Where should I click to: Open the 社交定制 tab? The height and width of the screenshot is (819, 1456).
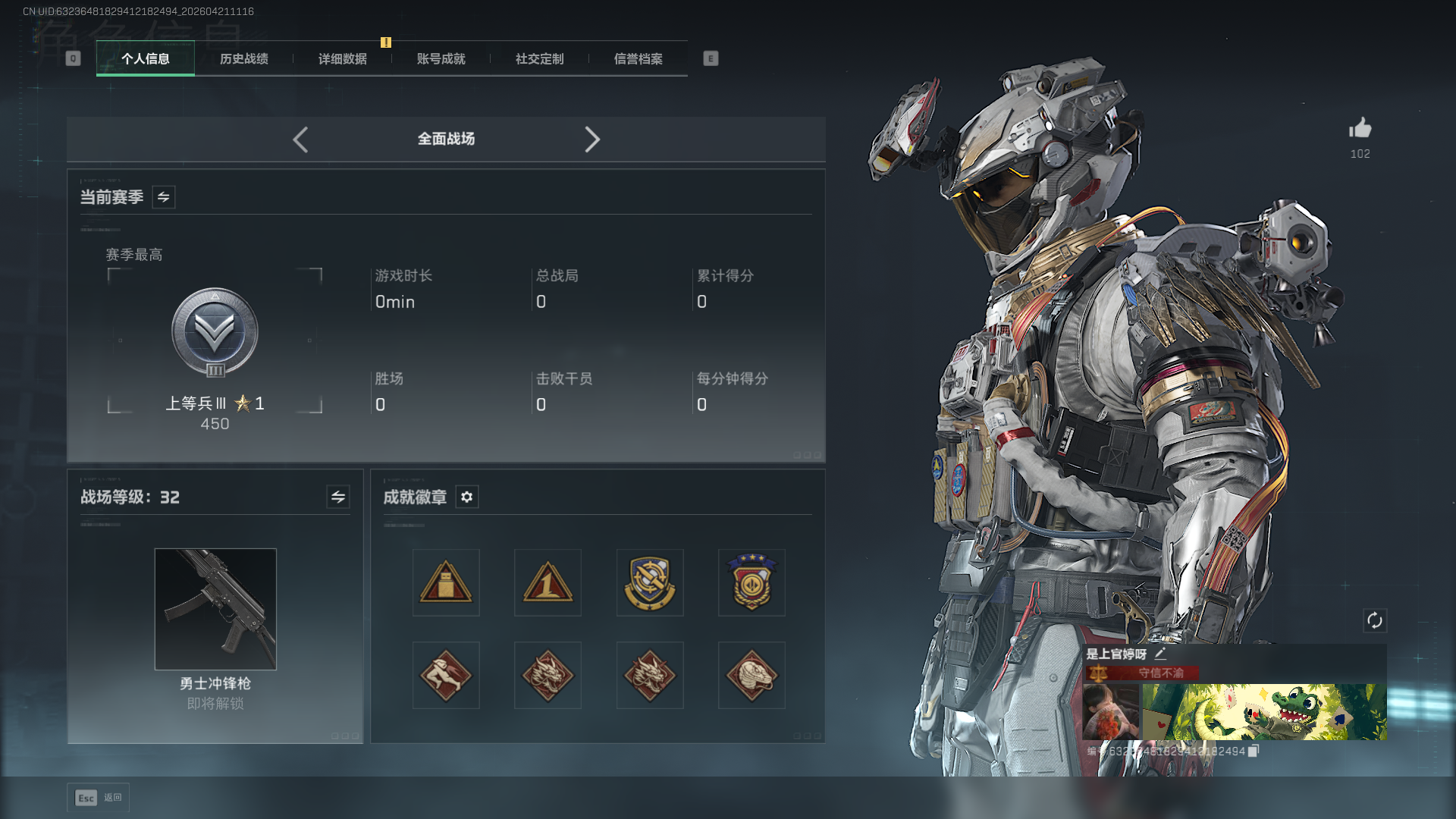(x=539, y=58)
